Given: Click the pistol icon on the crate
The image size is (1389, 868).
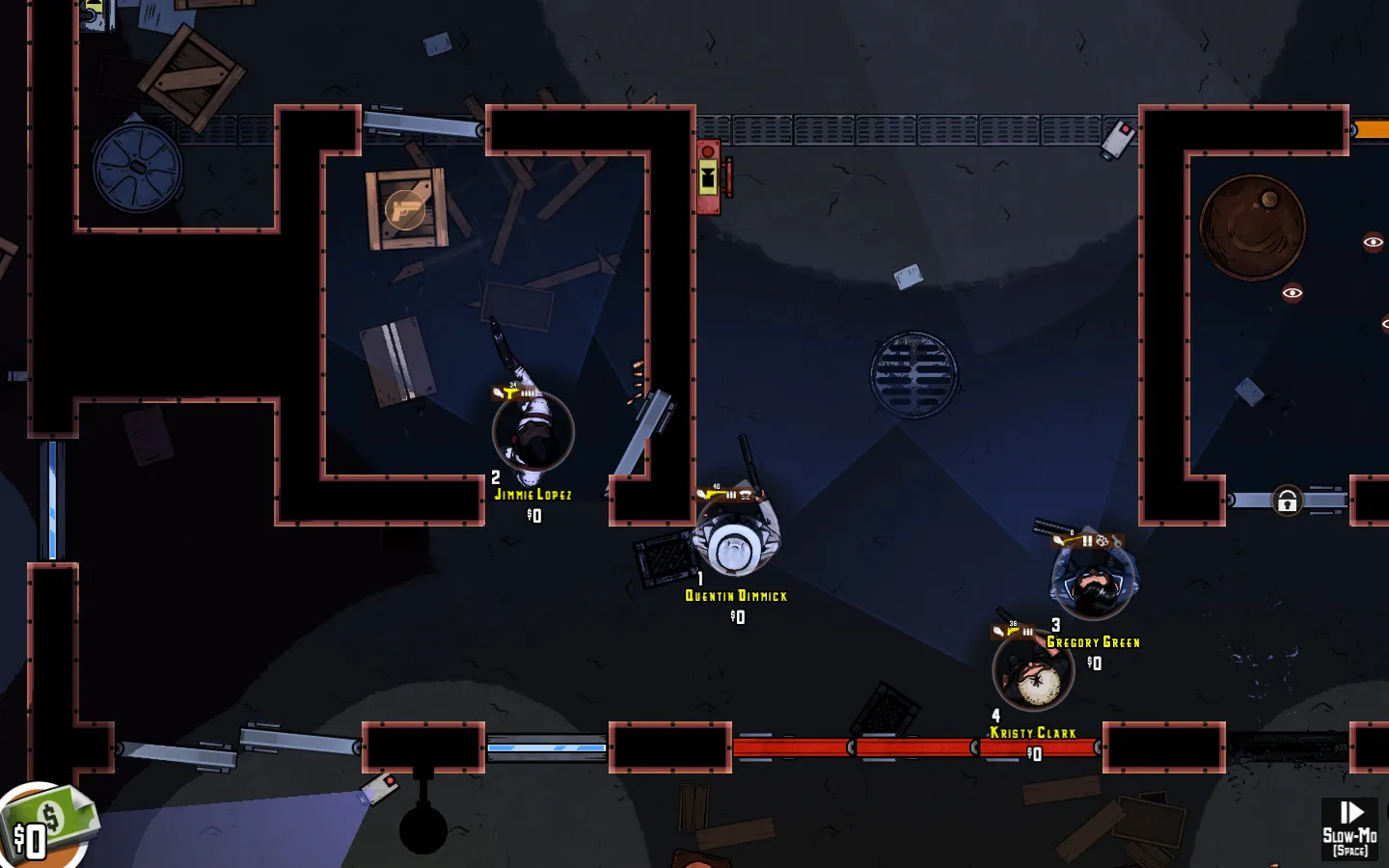Looking at the screenshot, I should 405,209.
